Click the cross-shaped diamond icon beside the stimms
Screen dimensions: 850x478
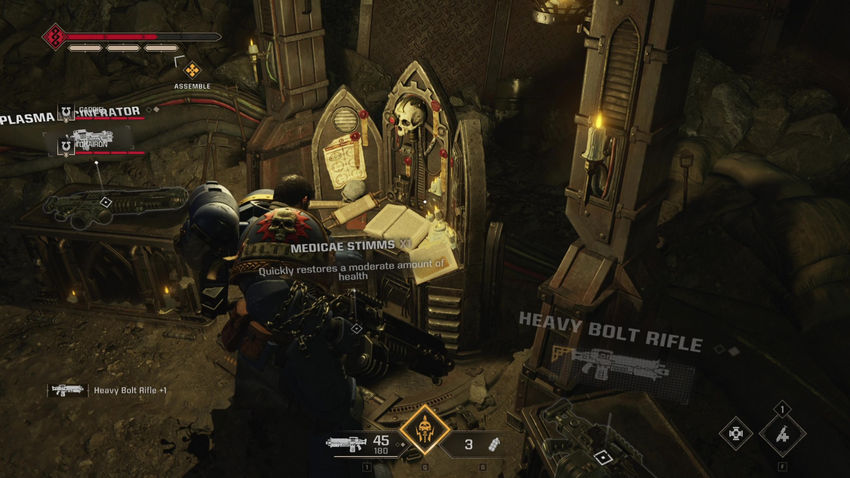(x=735, y=434)
